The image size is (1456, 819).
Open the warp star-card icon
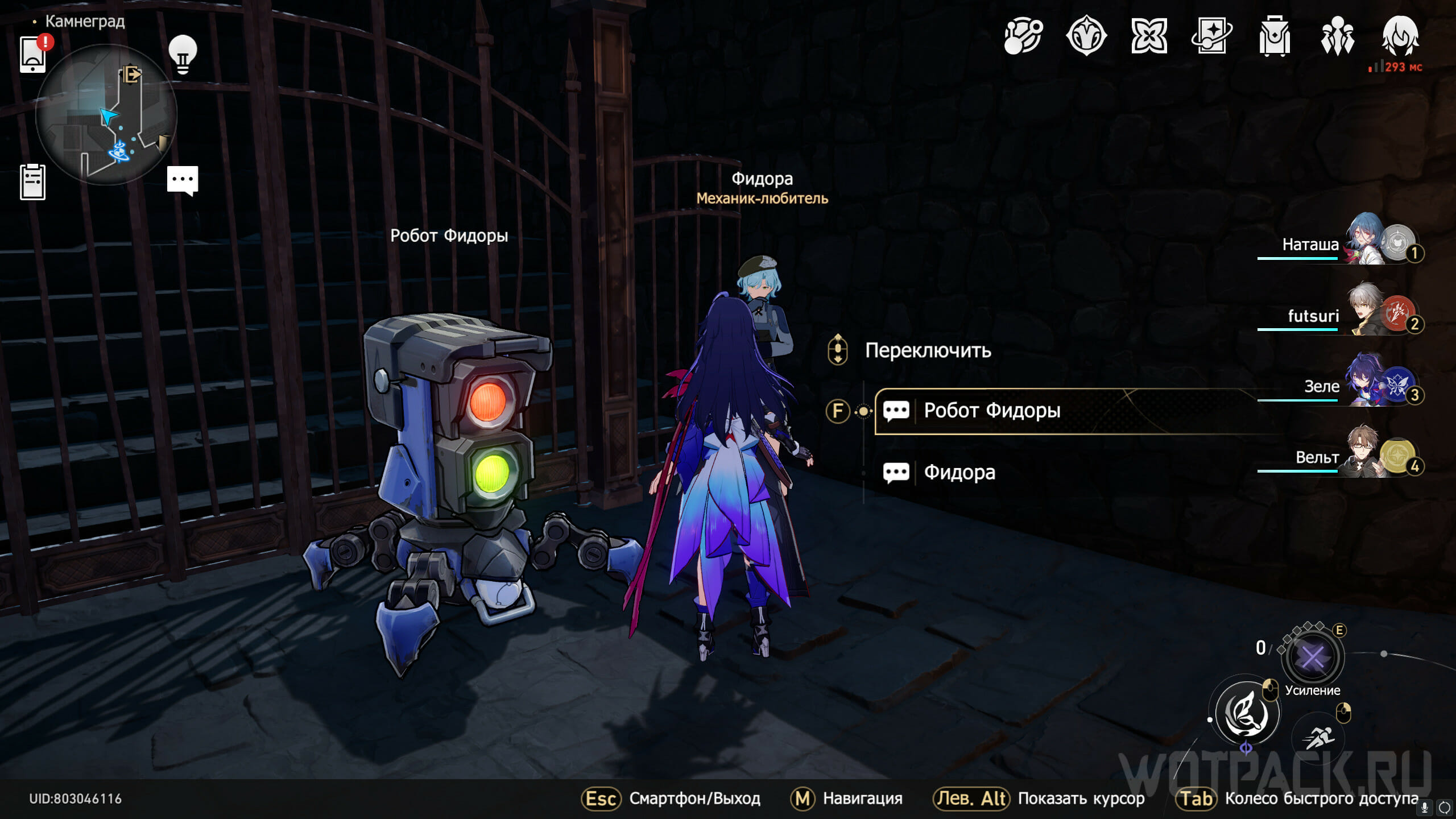(1211, 35)
